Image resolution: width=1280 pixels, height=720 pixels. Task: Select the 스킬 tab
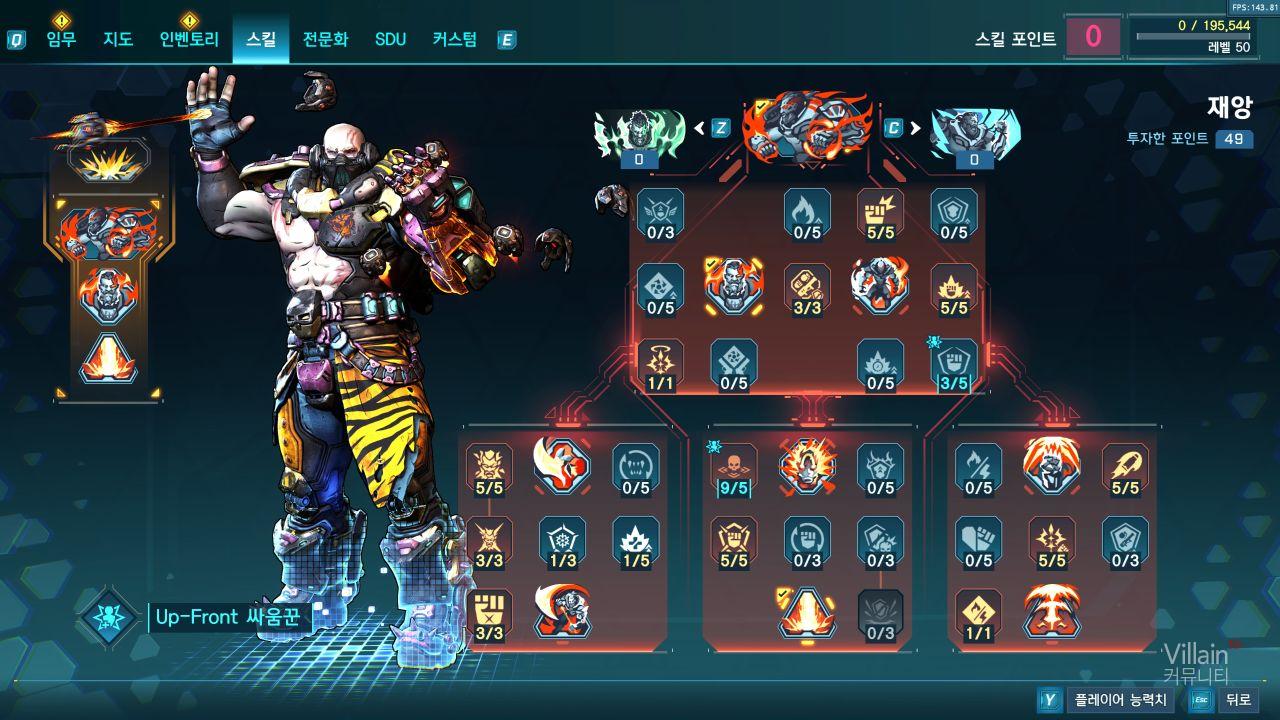tap(261, 40)
